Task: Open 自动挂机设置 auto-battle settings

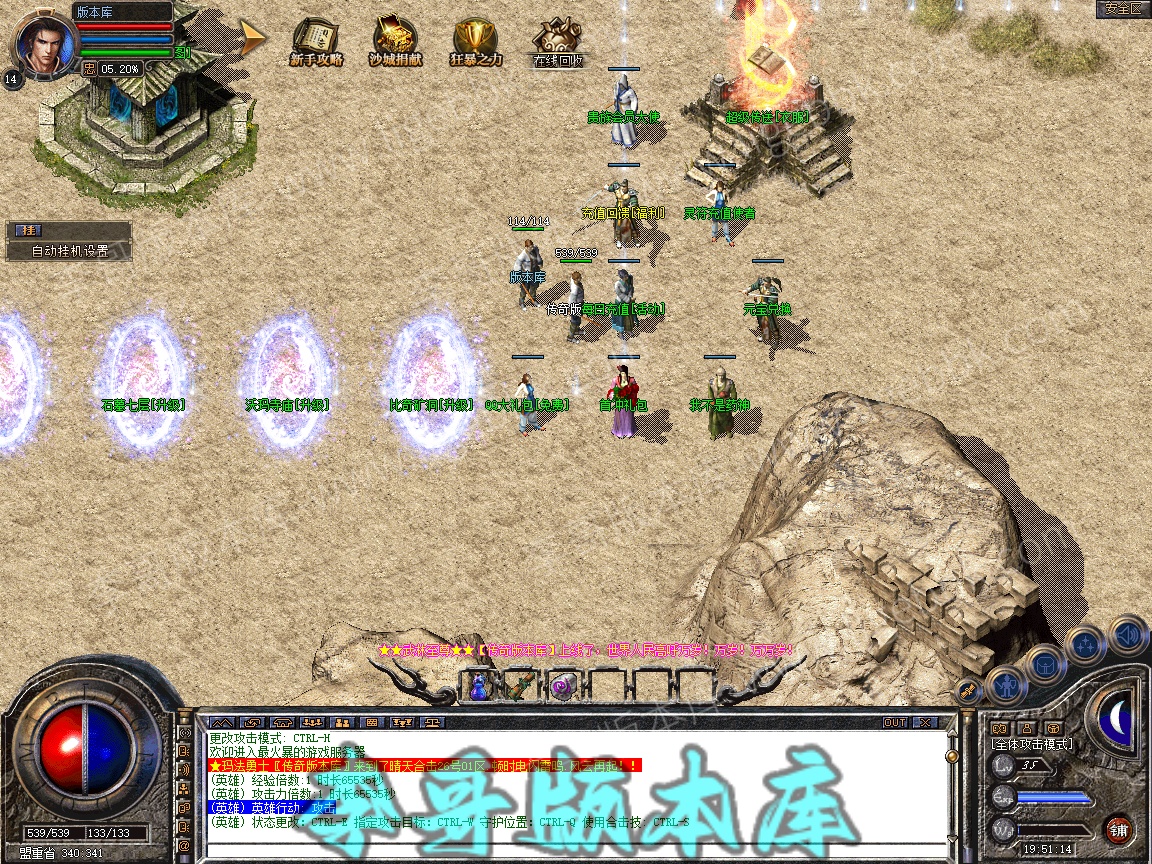Action: click(69, 251)
